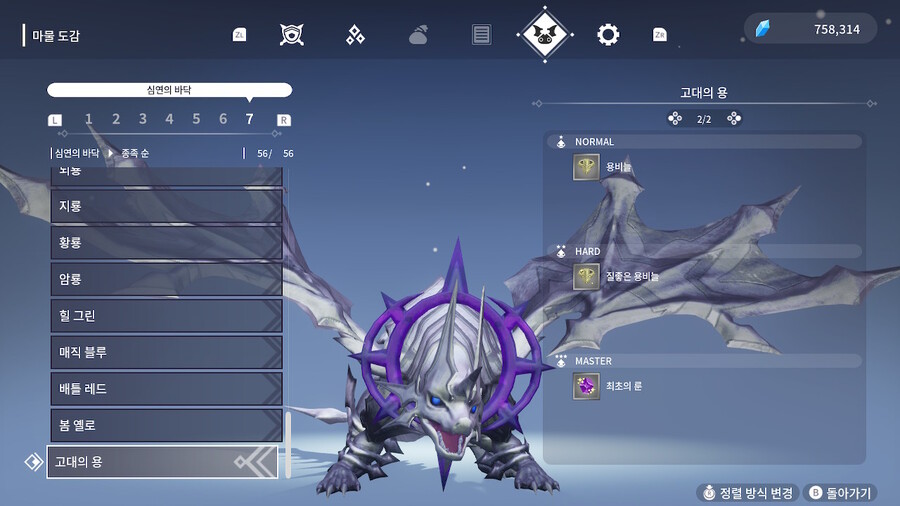The width and height of the screenshot is (900, 506).
Task: Pick the 매직 블루 entry
Action: pos(166,352)
